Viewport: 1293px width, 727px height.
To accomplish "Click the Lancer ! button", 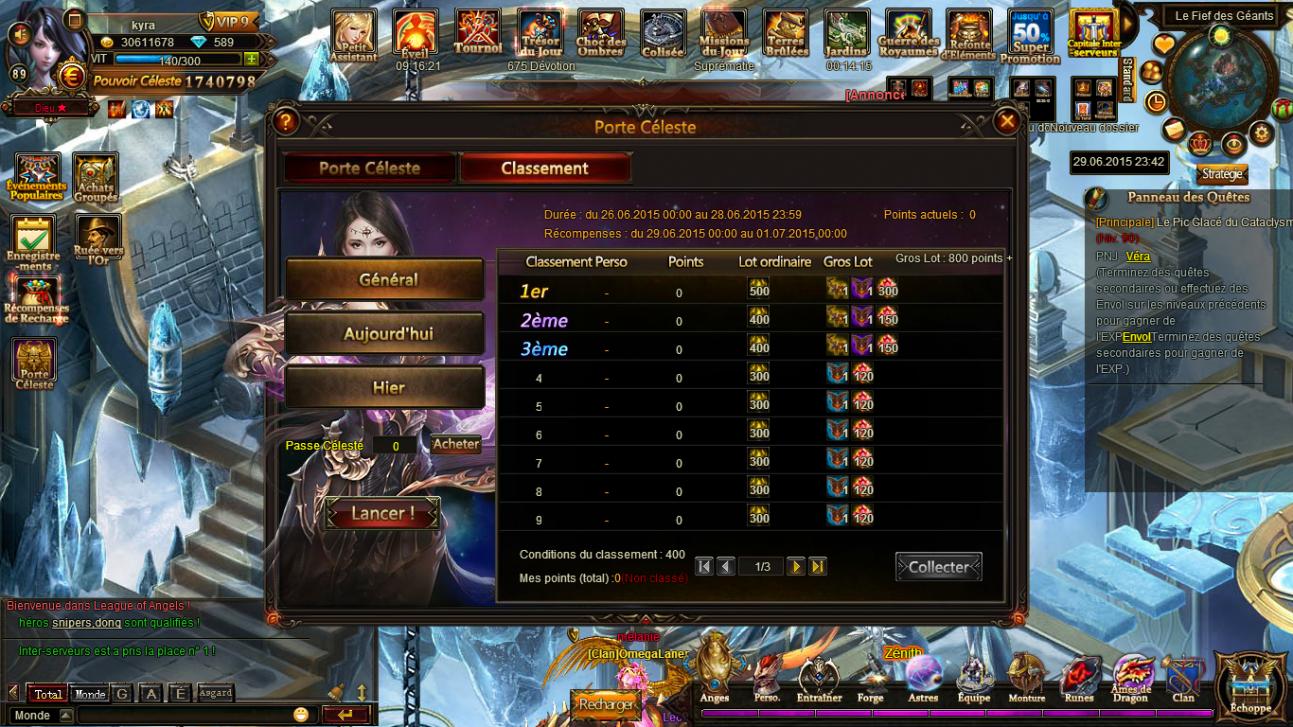I will [x=382, y=514].
